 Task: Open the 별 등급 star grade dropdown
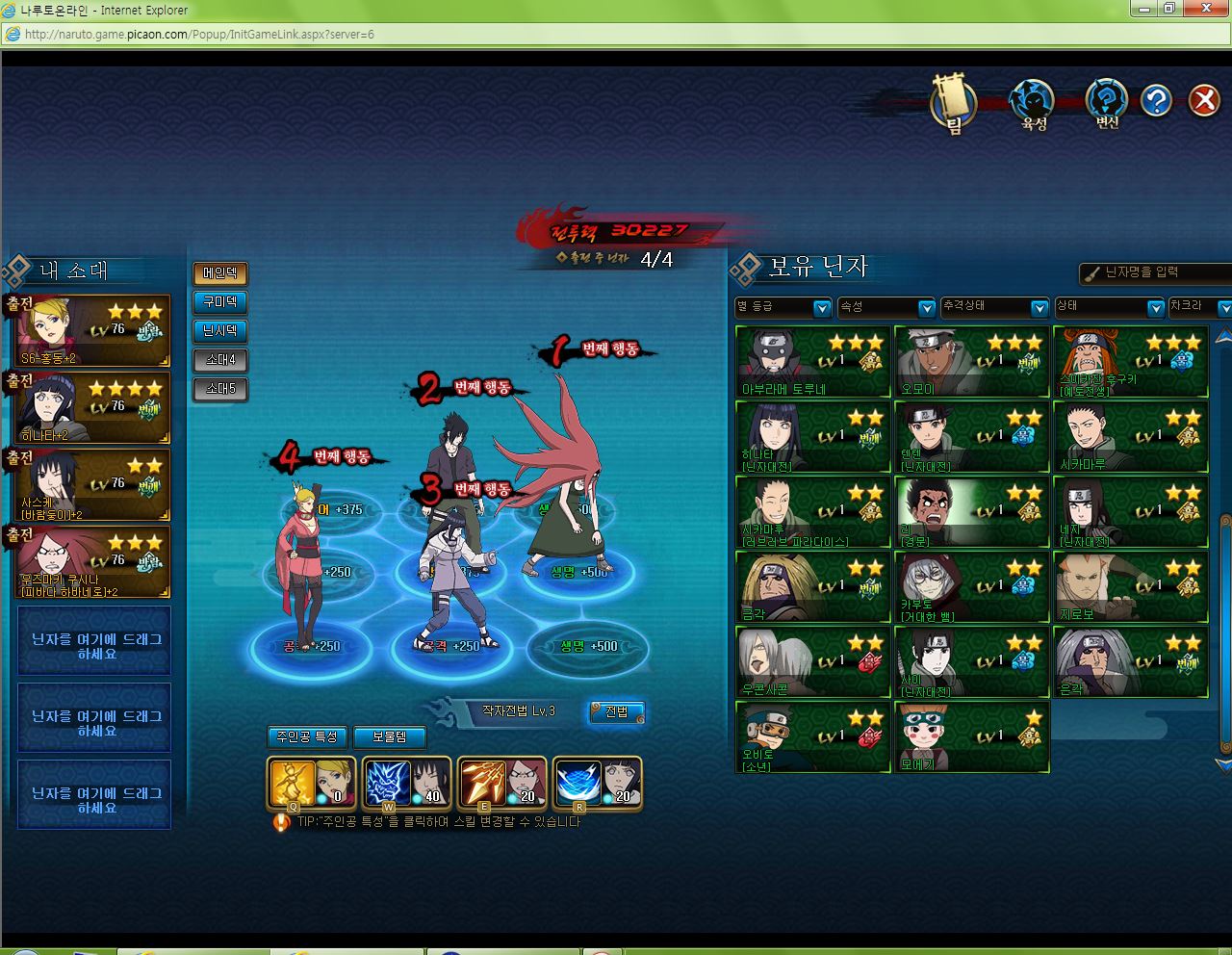pos(783,307)
